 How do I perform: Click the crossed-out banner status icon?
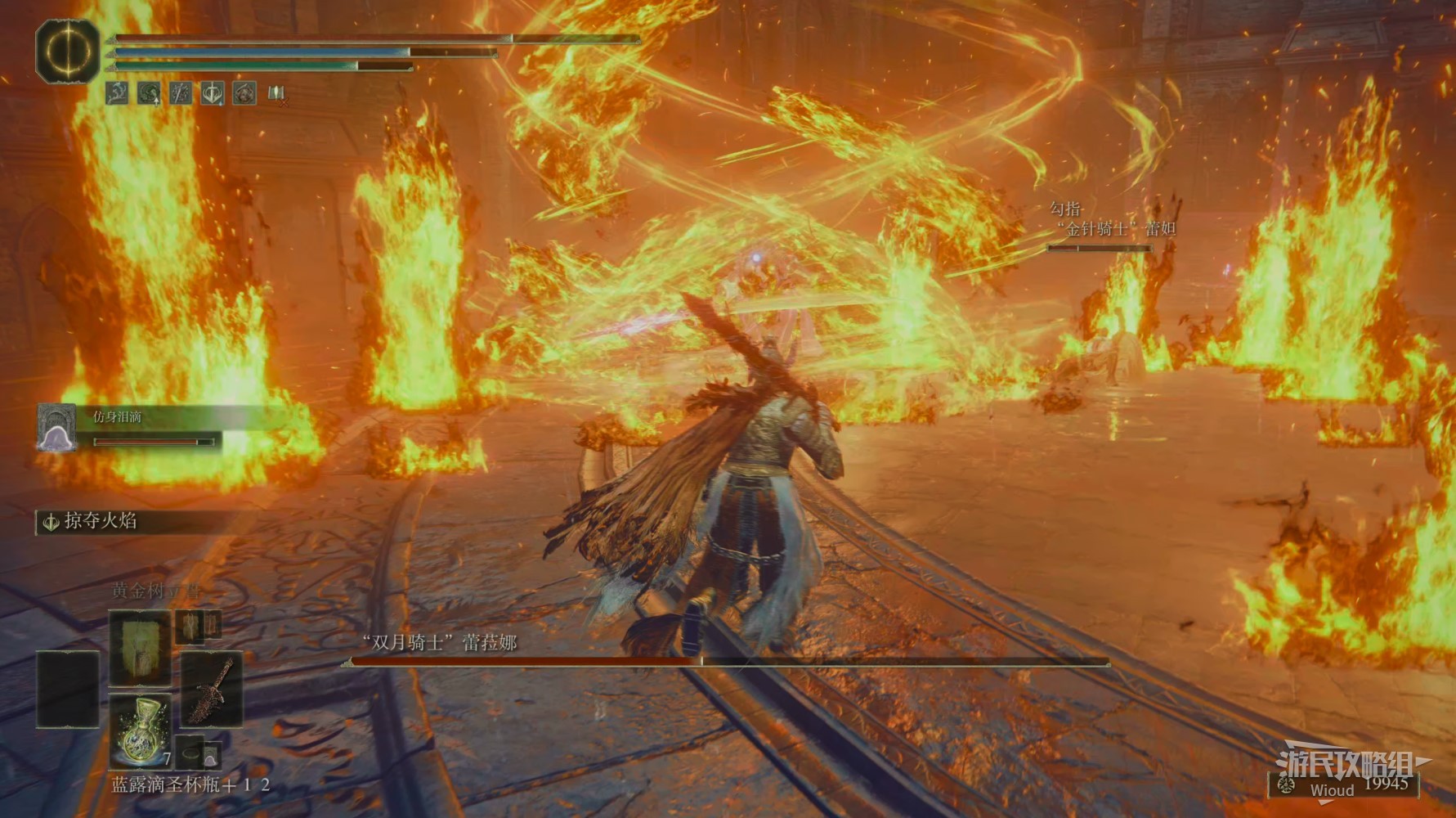[276, 93]
